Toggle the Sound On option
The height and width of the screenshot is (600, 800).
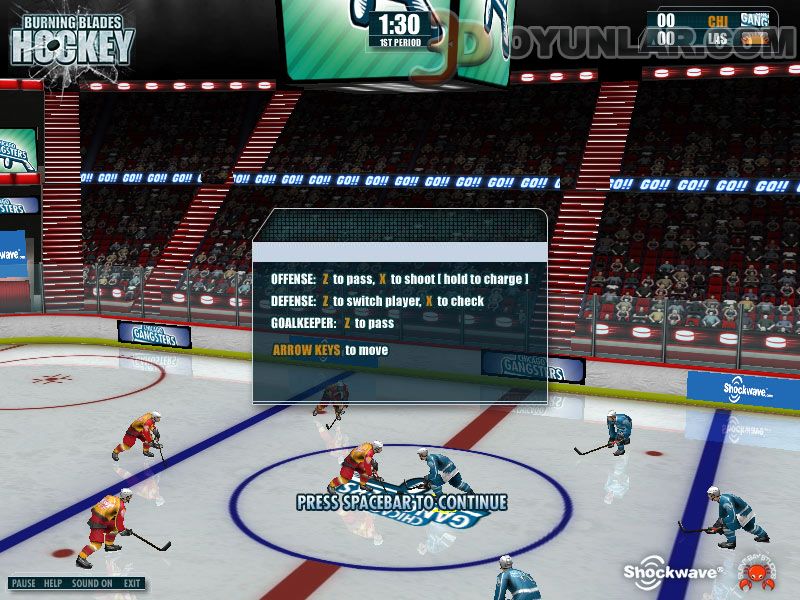92,583
